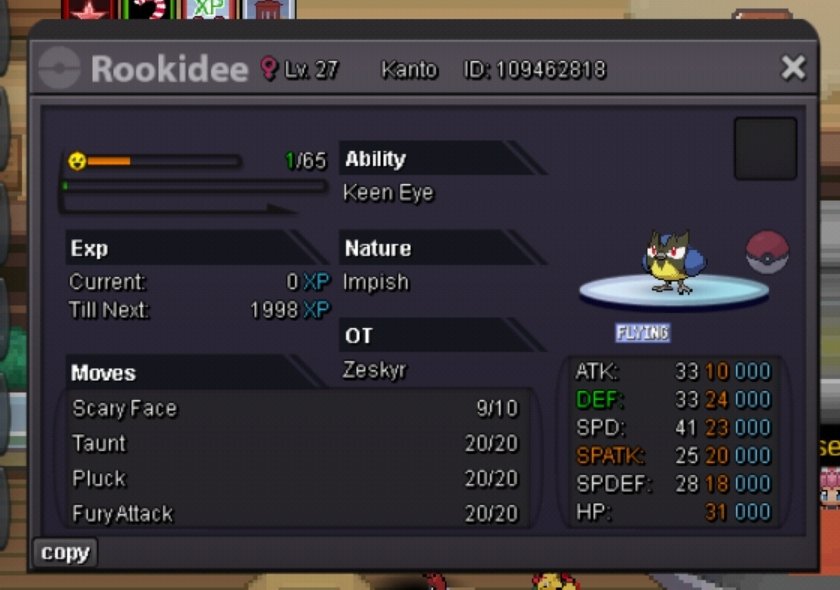The image size is (840, 590).
Task: Click the copy button
Action: tap(65, 553)
